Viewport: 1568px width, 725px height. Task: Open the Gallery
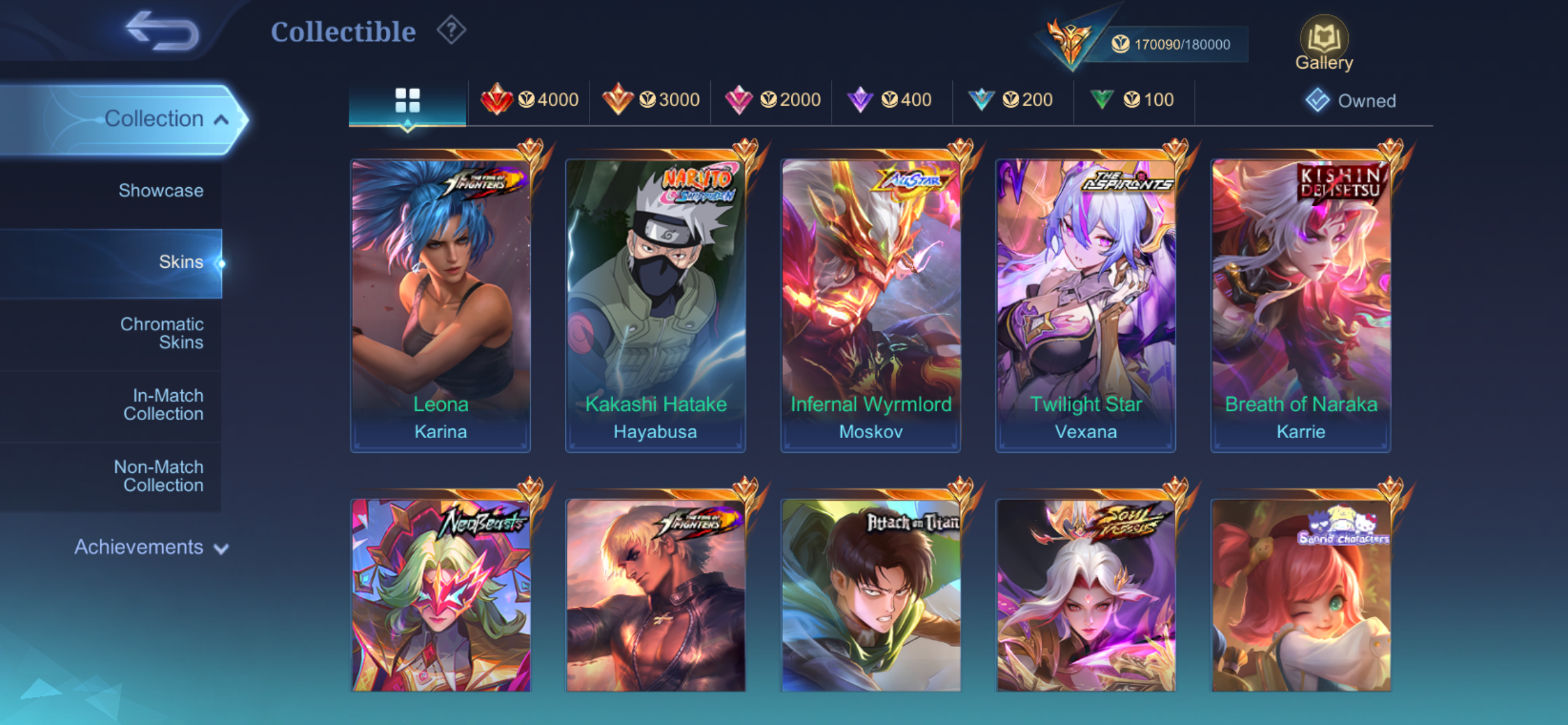(x=1324, y=43)
